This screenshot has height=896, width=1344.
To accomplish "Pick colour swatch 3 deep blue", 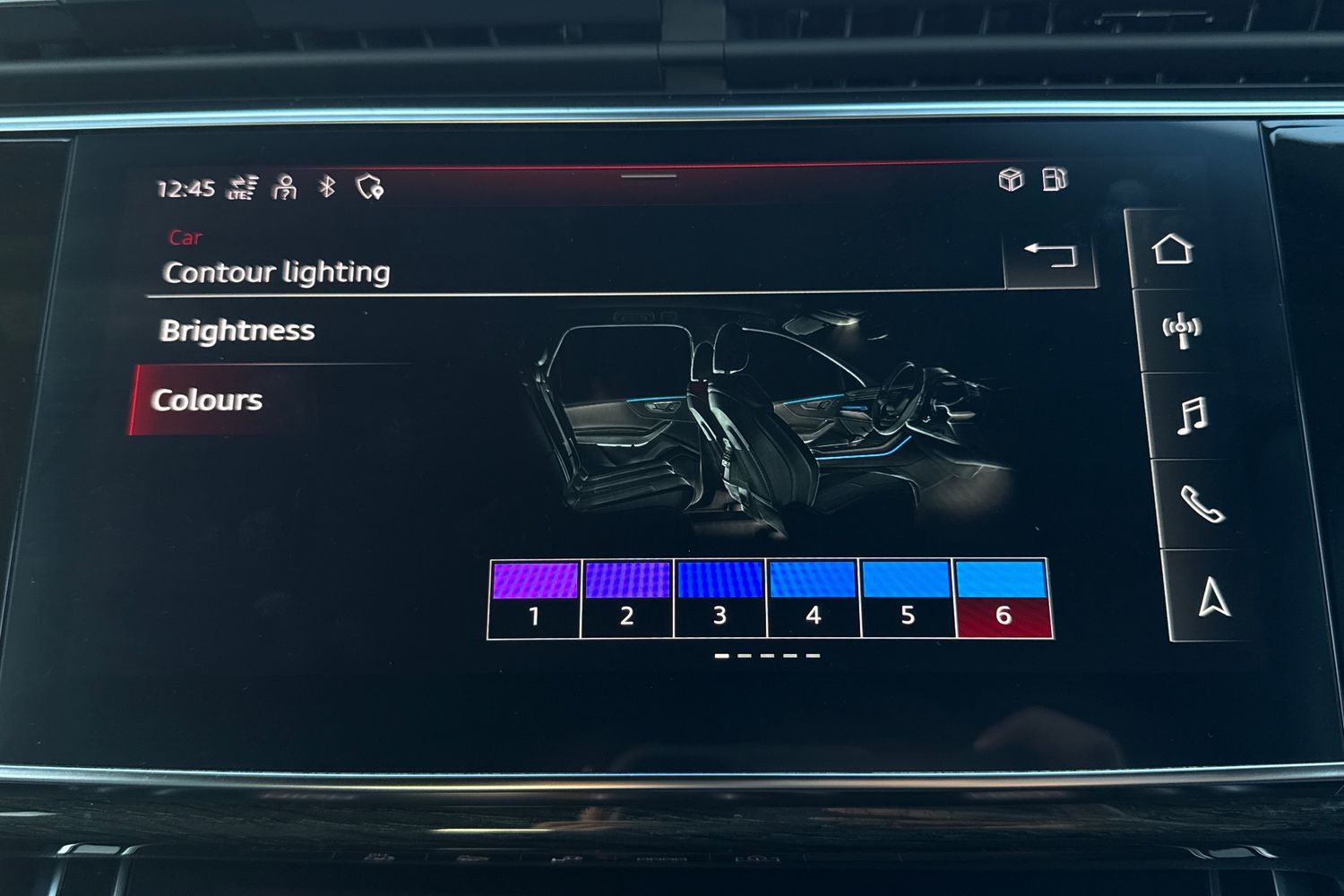I will (x=719, y=598).
